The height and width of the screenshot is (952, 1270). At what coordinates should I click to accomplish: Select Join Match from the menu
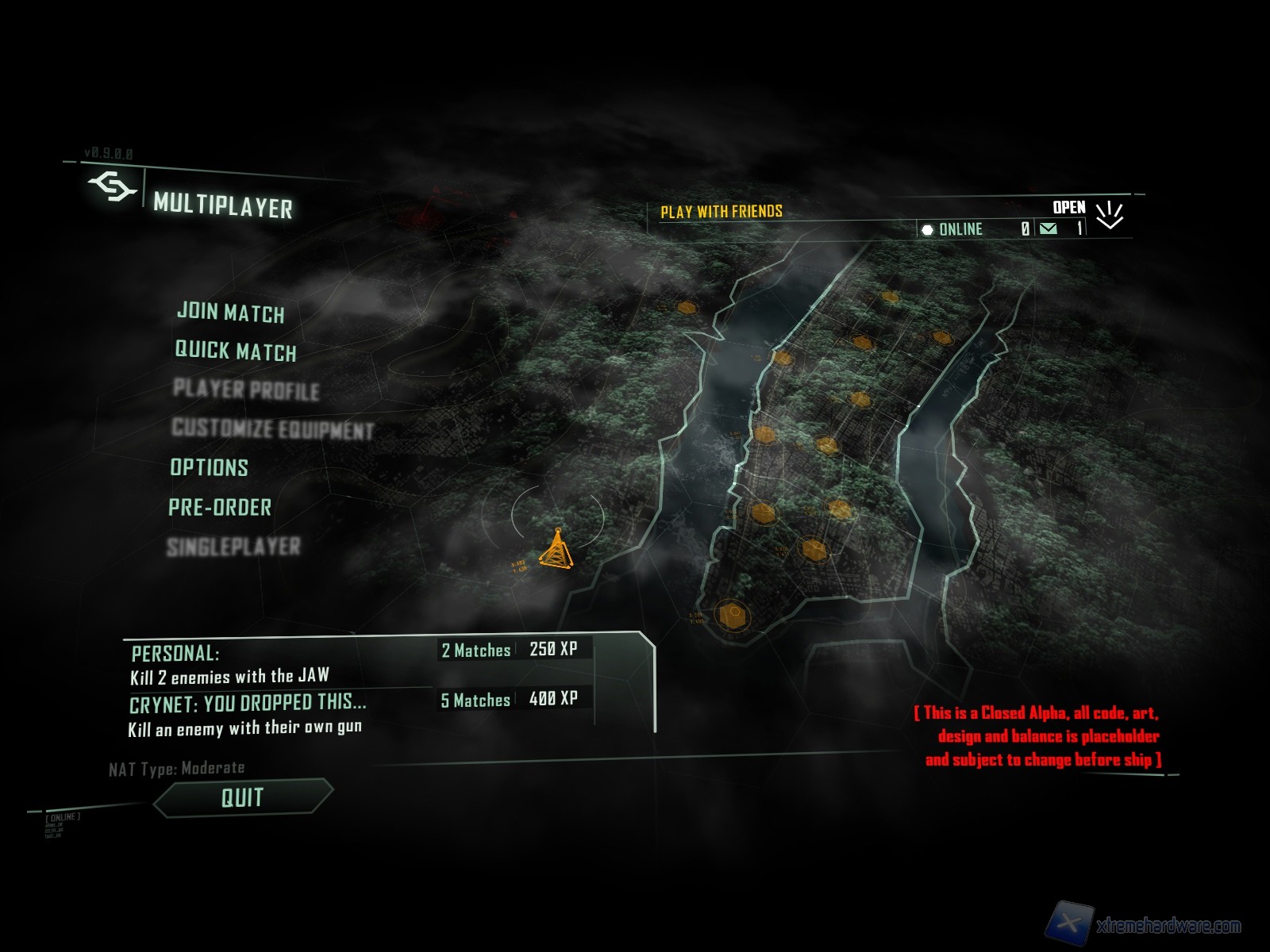[230, 312]
